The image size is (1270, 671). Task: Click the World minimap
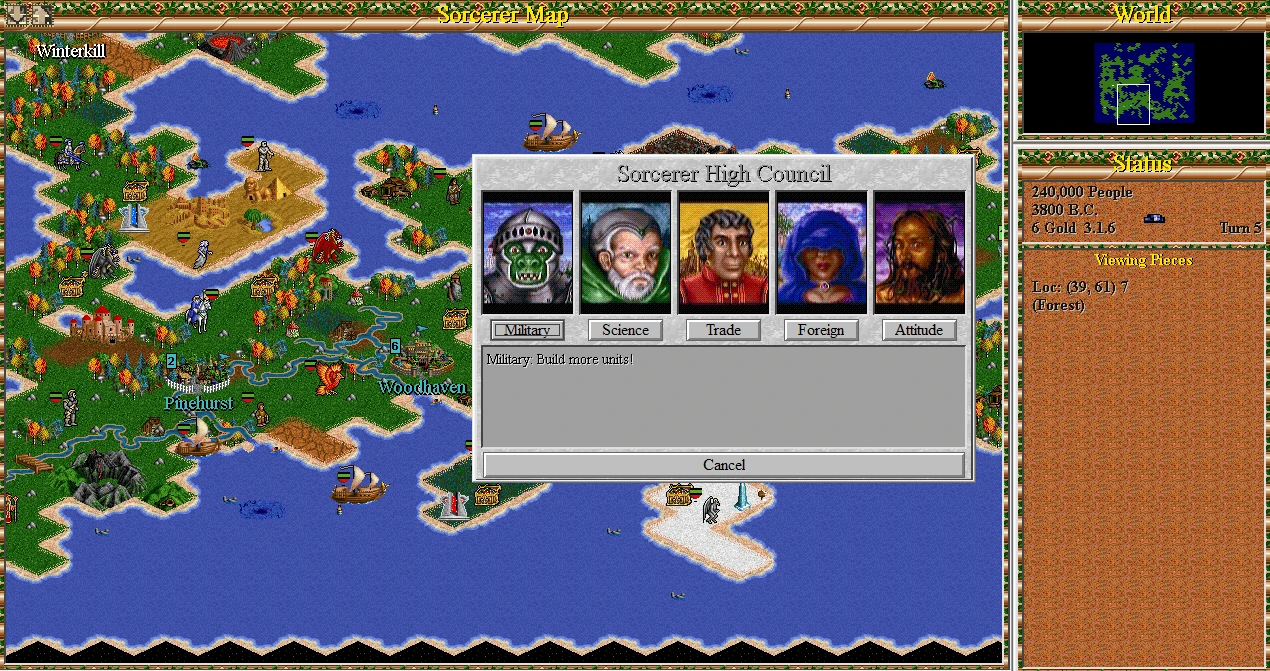pos(1143,83)
